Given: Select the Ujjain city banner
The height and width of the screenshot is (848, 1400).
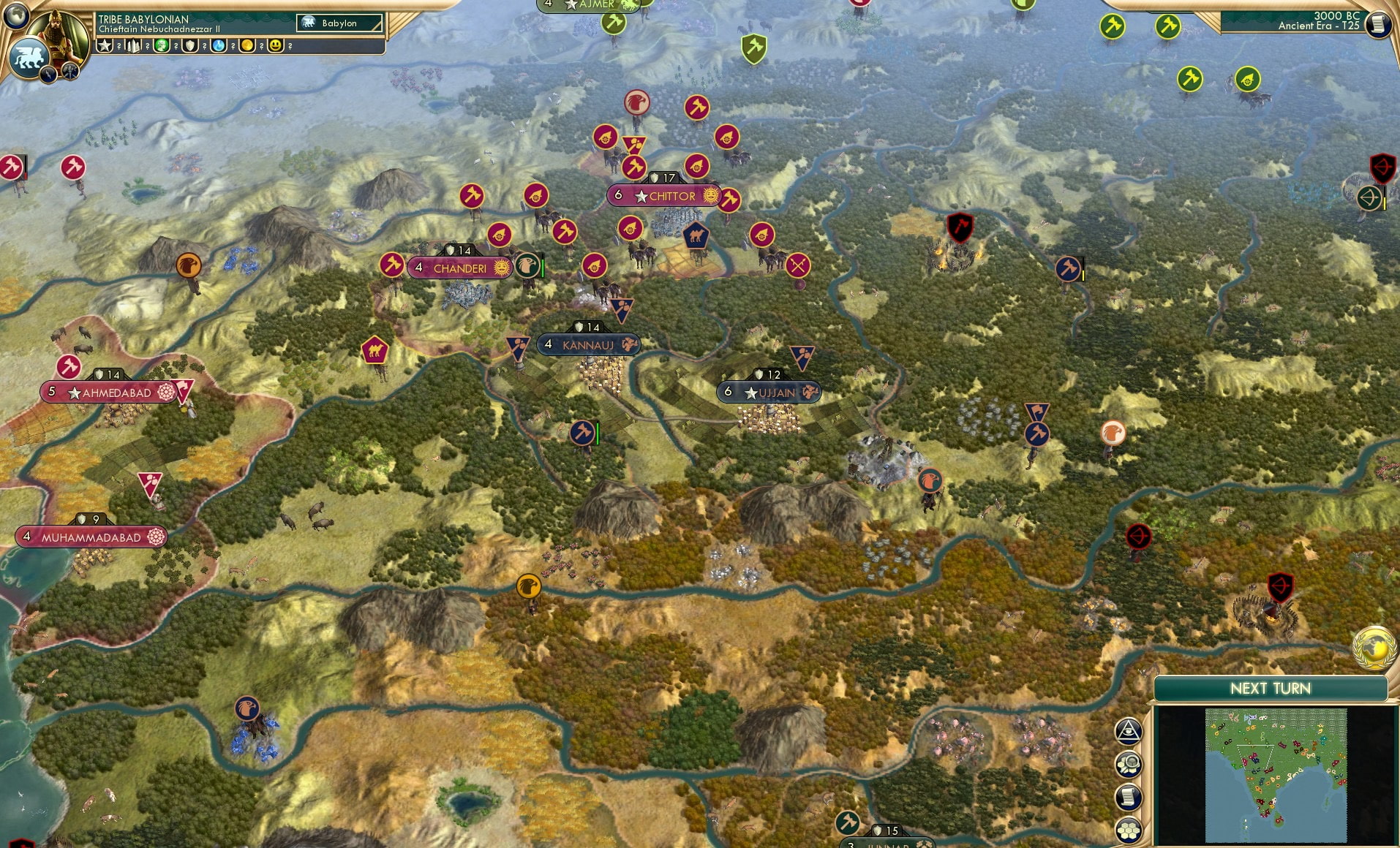Looking at the screenshot, I should coord(767,393).
